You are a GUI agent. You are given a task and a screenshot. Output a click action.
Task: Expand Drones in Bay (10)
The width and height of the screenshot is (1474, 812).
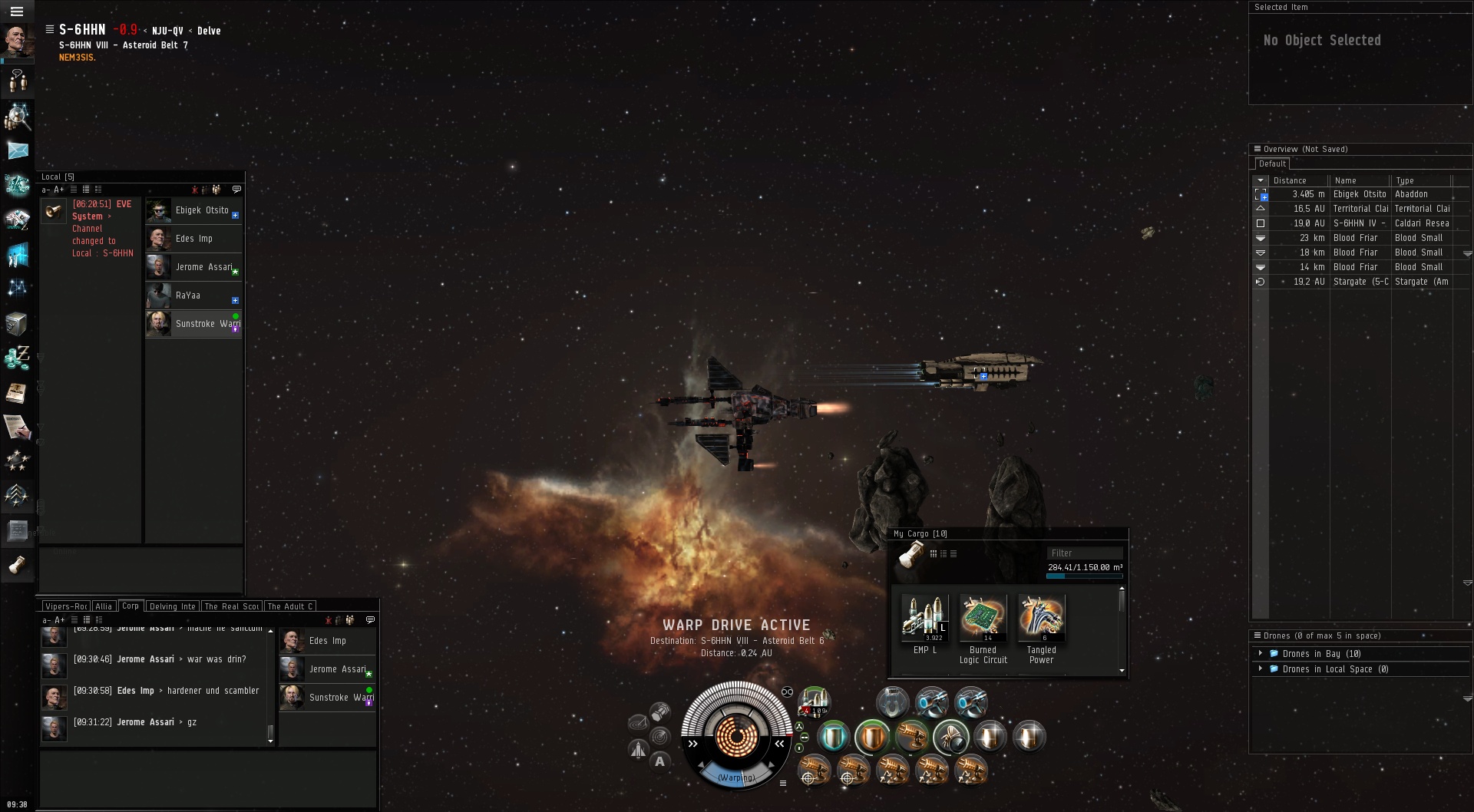tap(1261, 654)
